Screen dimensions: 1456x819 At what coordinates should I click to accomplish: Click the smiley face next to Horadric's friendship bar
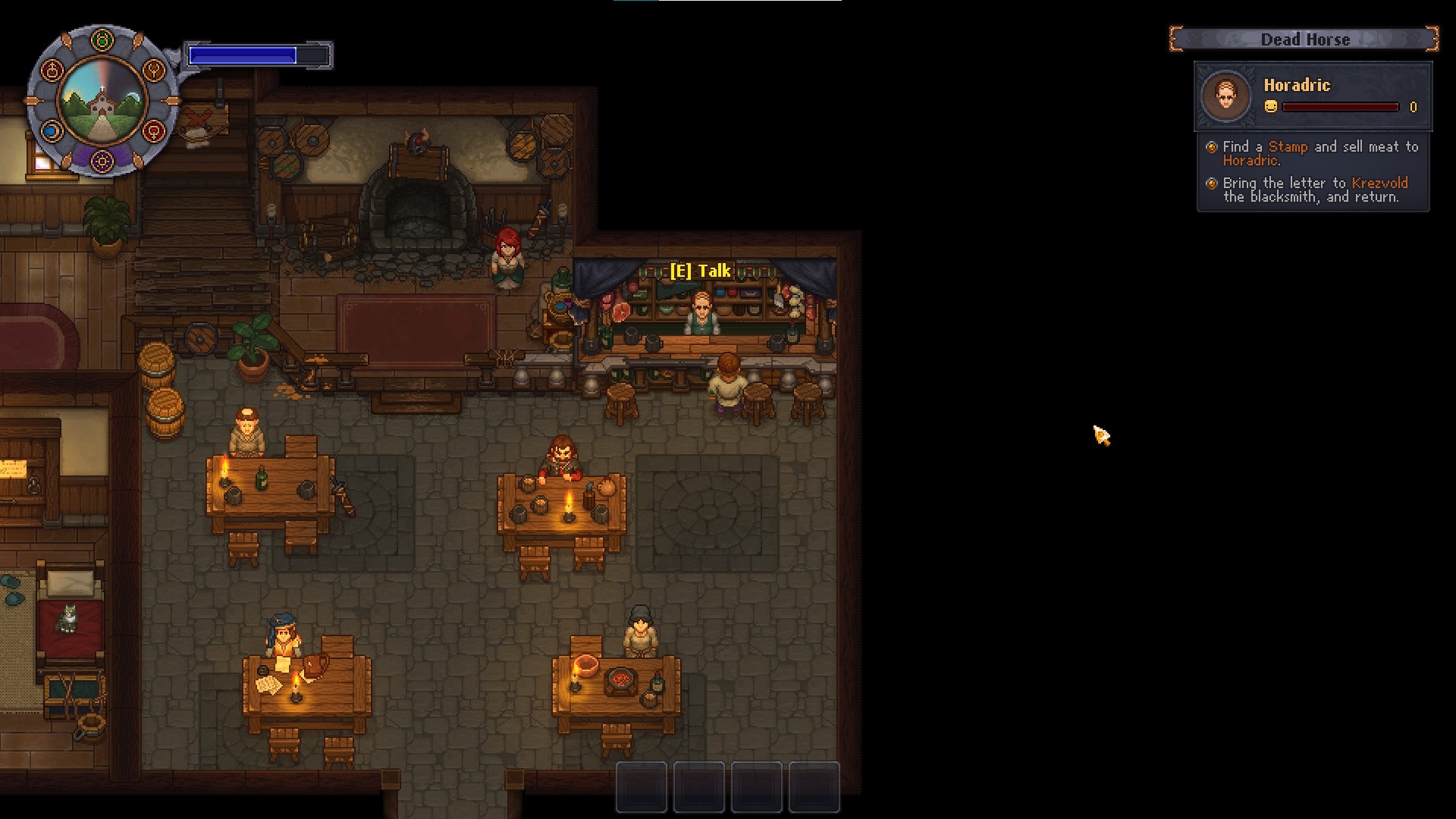click(x=1271, y=106)
